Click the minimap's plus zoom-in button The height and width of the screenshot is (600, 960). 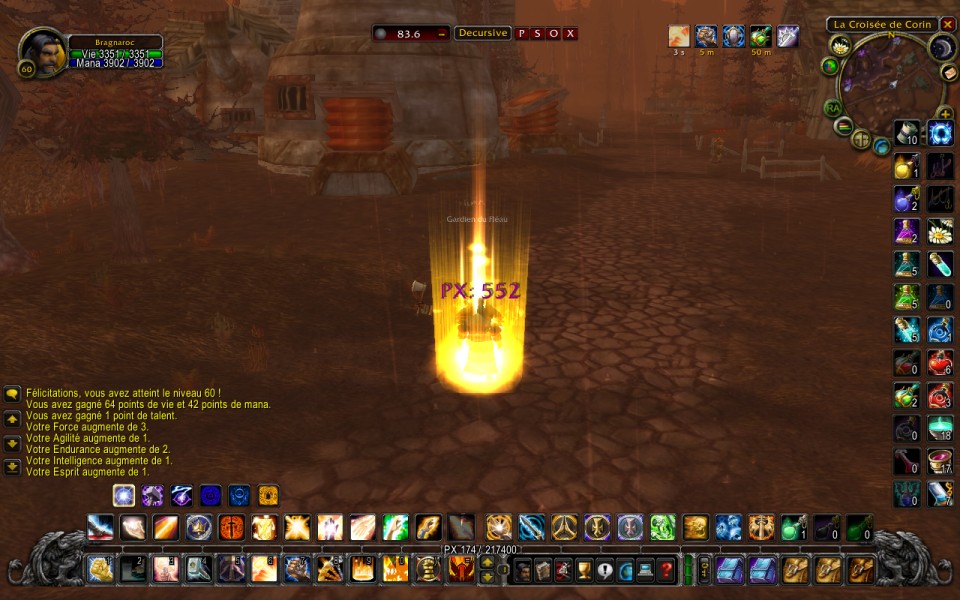coord(944,114)
